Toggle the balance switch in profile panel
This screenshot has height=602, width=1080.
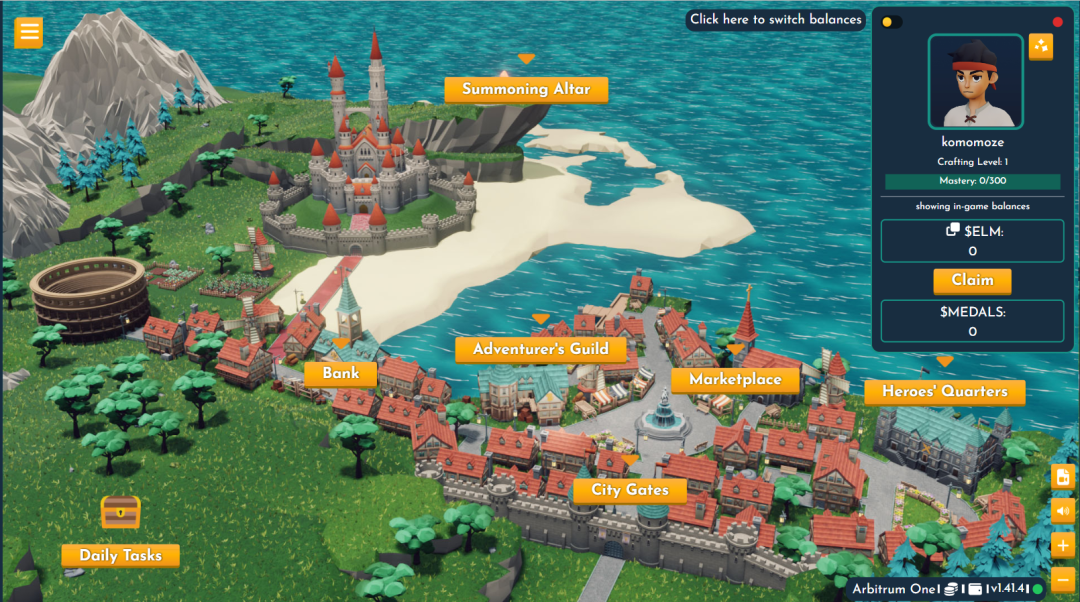point(892,22)
